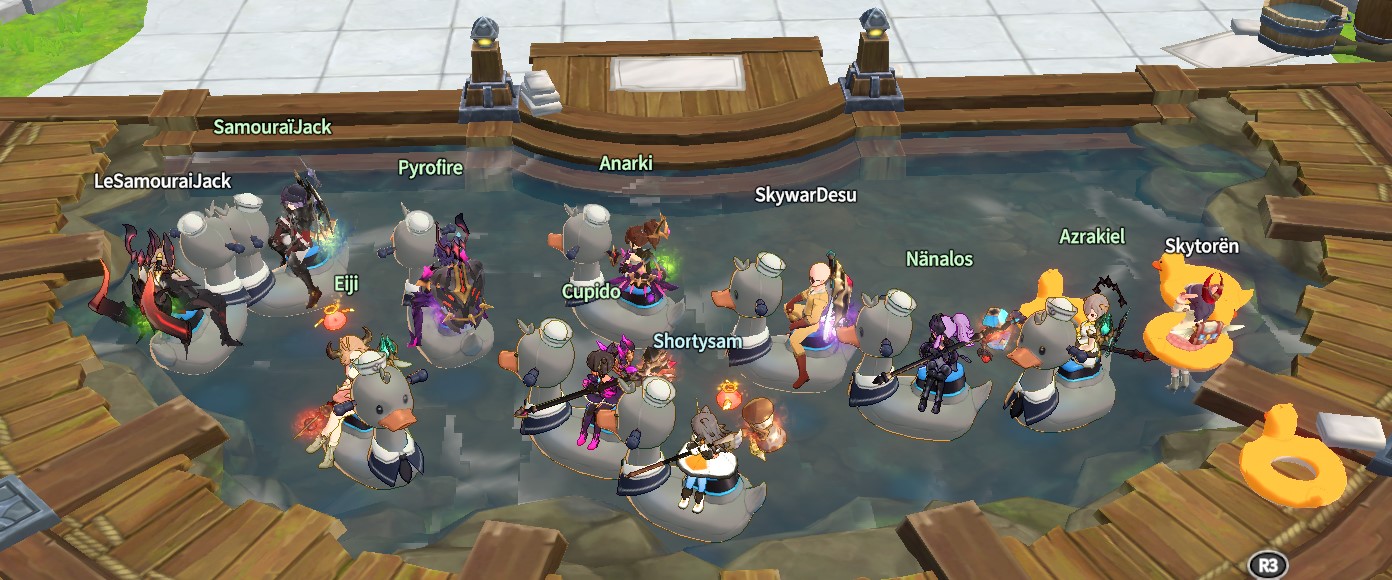This screenshot has height=580, width=1392.
Task: Click the Skytorën nameplate
Action: point(1202,246)
